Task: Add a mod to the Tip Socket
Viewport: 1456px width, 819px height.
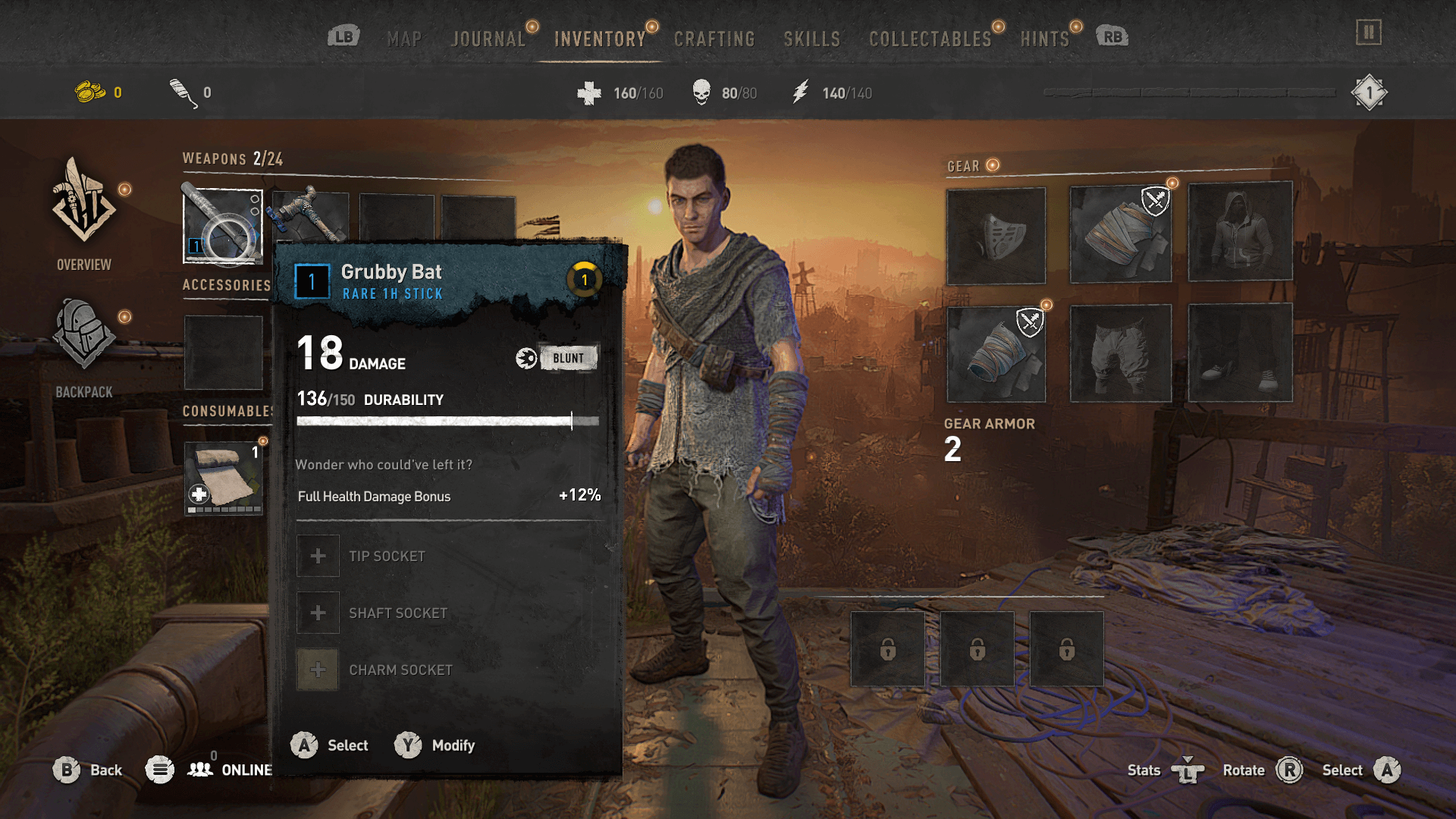Action: [318, 556]
